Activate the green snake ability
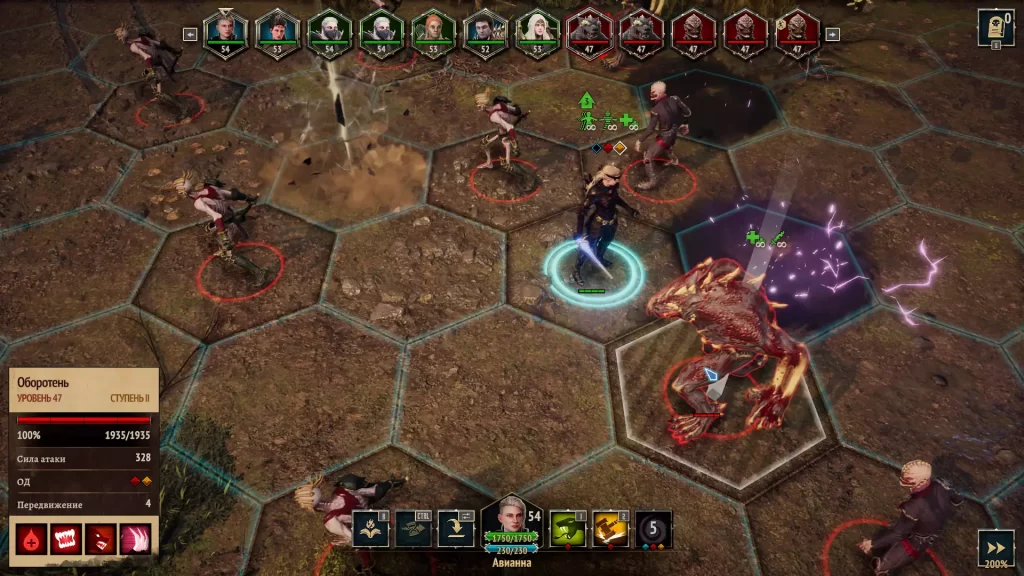Image resolution: width=1024 pixels, height=576 pixels. pos(568,528)
